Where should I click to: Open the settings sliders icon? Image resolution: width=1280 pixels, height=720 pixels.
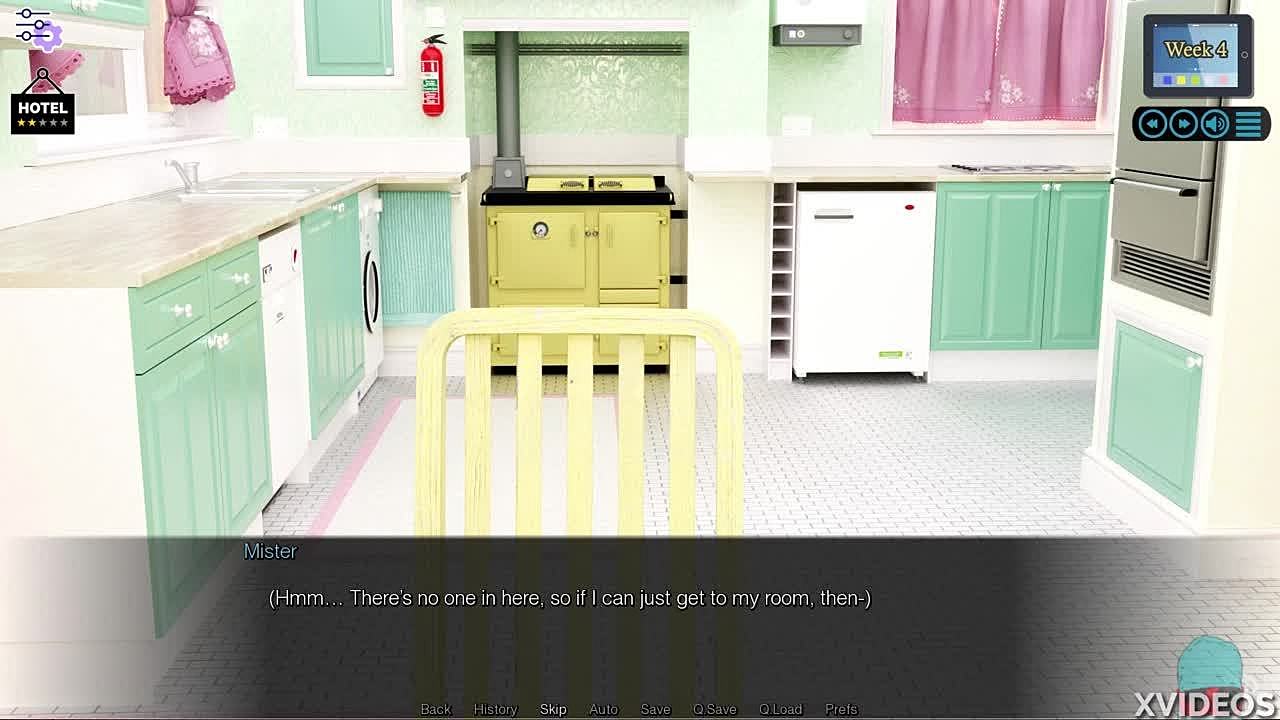(36, 27)
